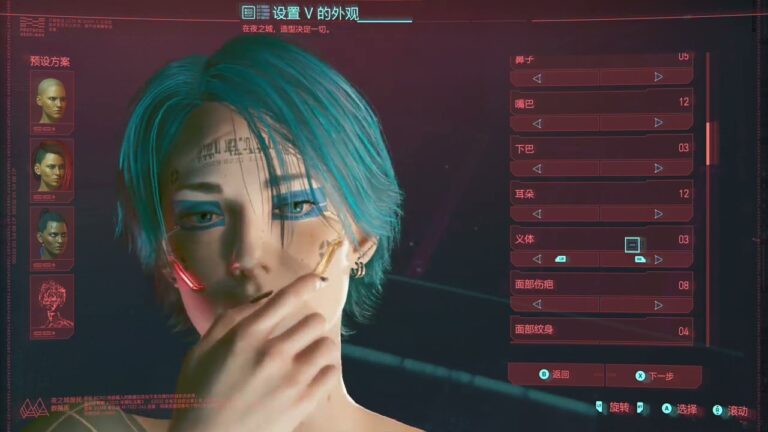The height and width of the screenshot is (432, 768).
Task: Click the 返回 back button
Action: [555, 375]
